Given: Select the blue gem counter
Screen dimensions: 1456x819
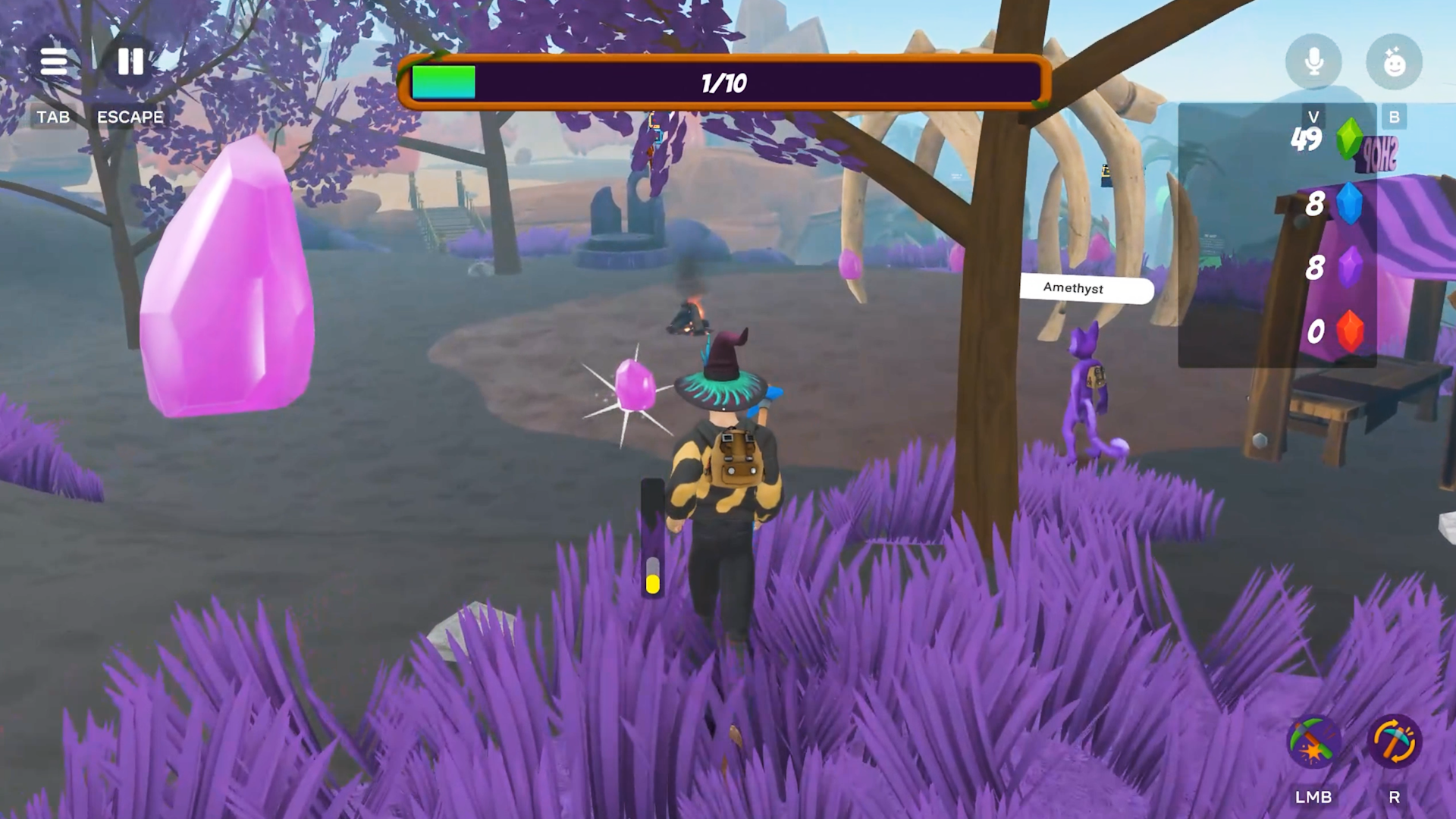Looking at the screenshot, I should coord(1348,203).
